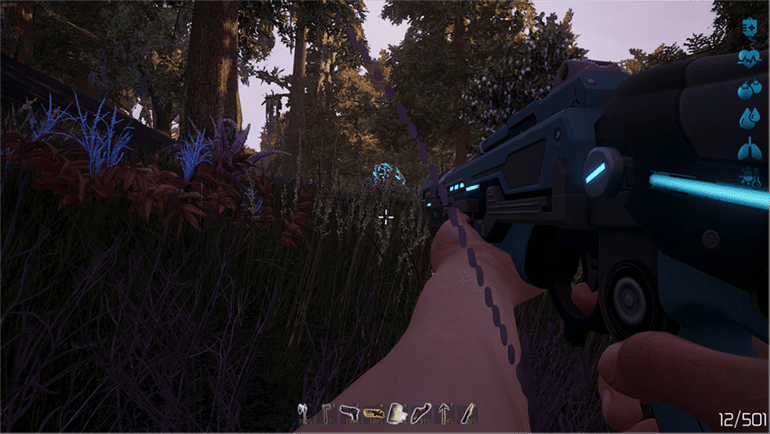Choose the knife in the last hotbar slot
Screen dimensions: 770x434
468,410
